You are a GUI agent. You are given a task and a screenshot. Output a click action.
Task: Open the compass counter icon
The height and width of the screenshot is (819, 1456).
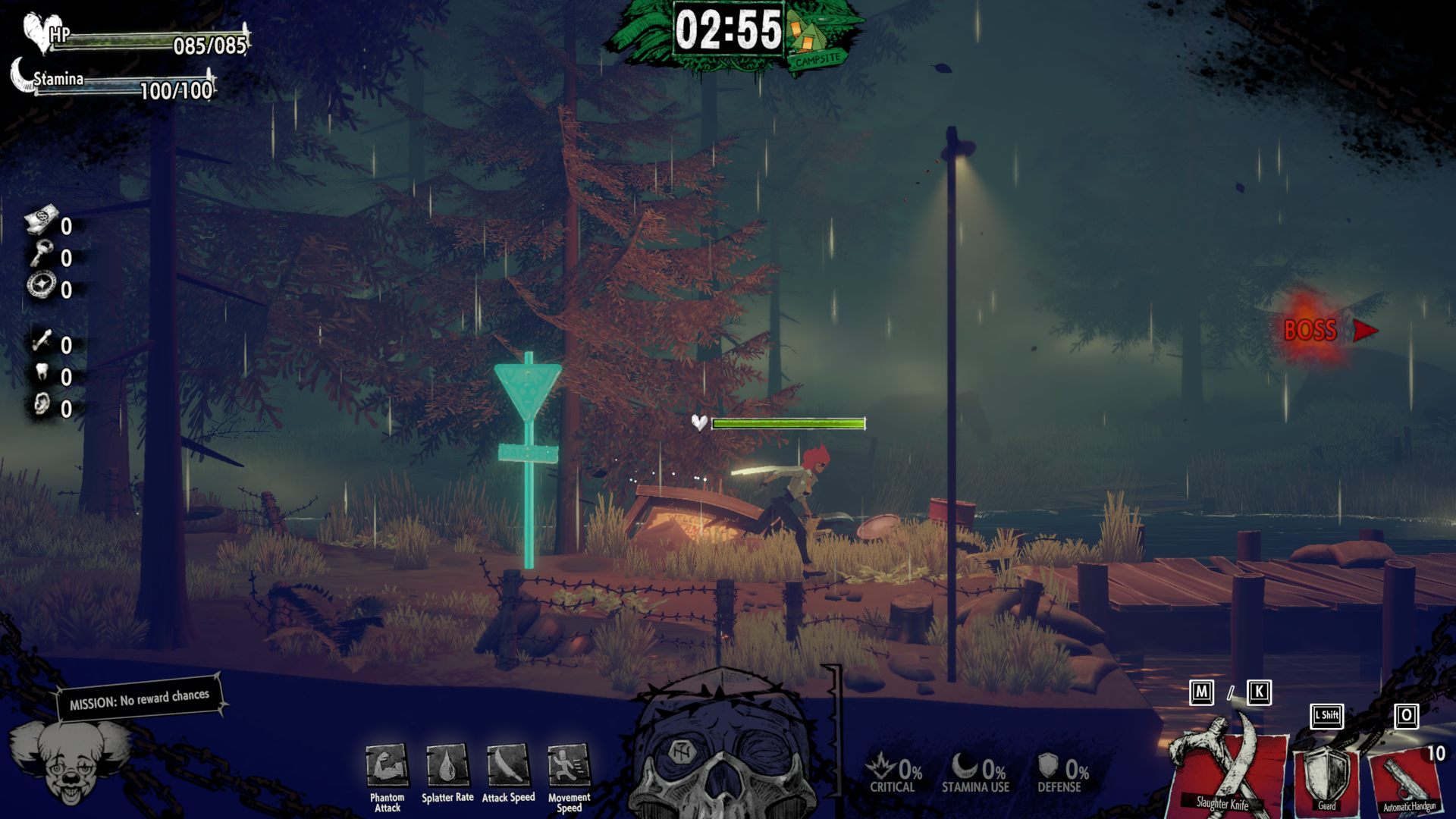pyautogui.click(x=42, y=286)
